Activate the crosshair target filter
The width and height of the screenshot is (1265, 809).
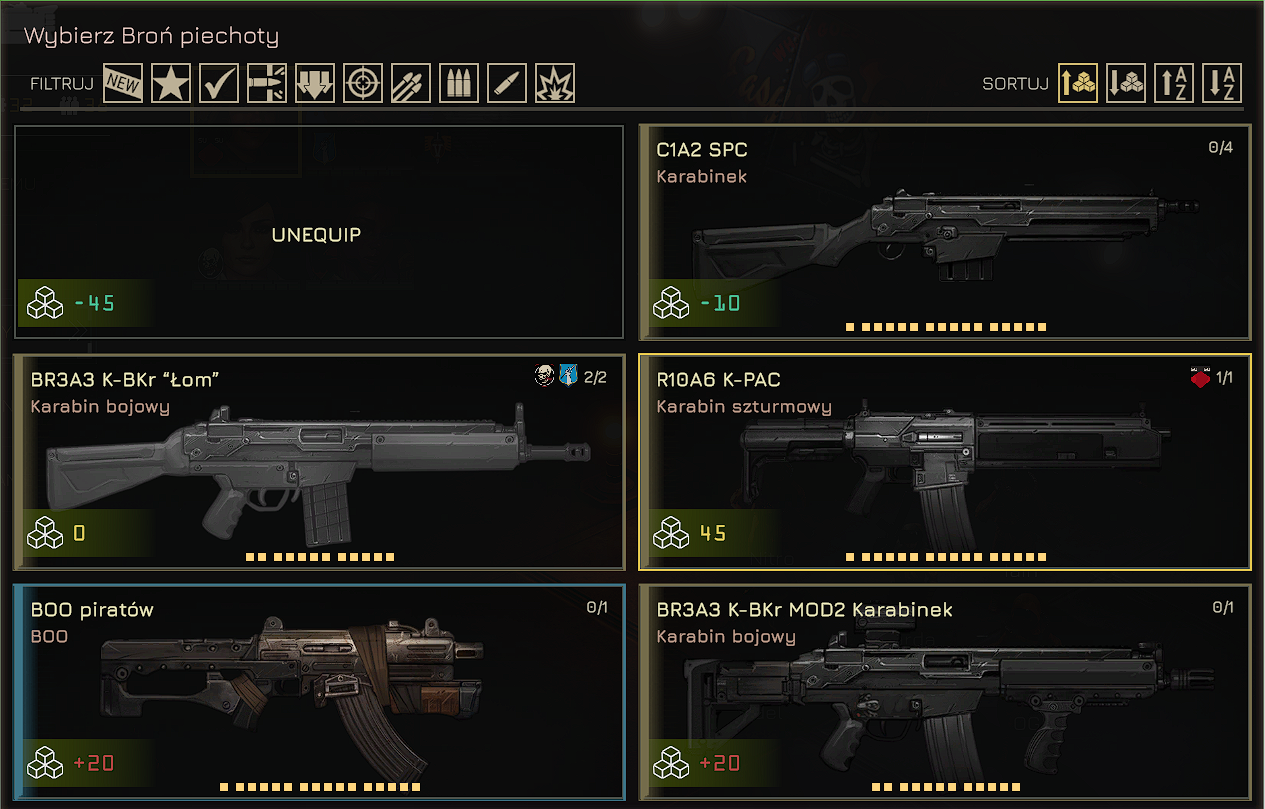(363, 84)
